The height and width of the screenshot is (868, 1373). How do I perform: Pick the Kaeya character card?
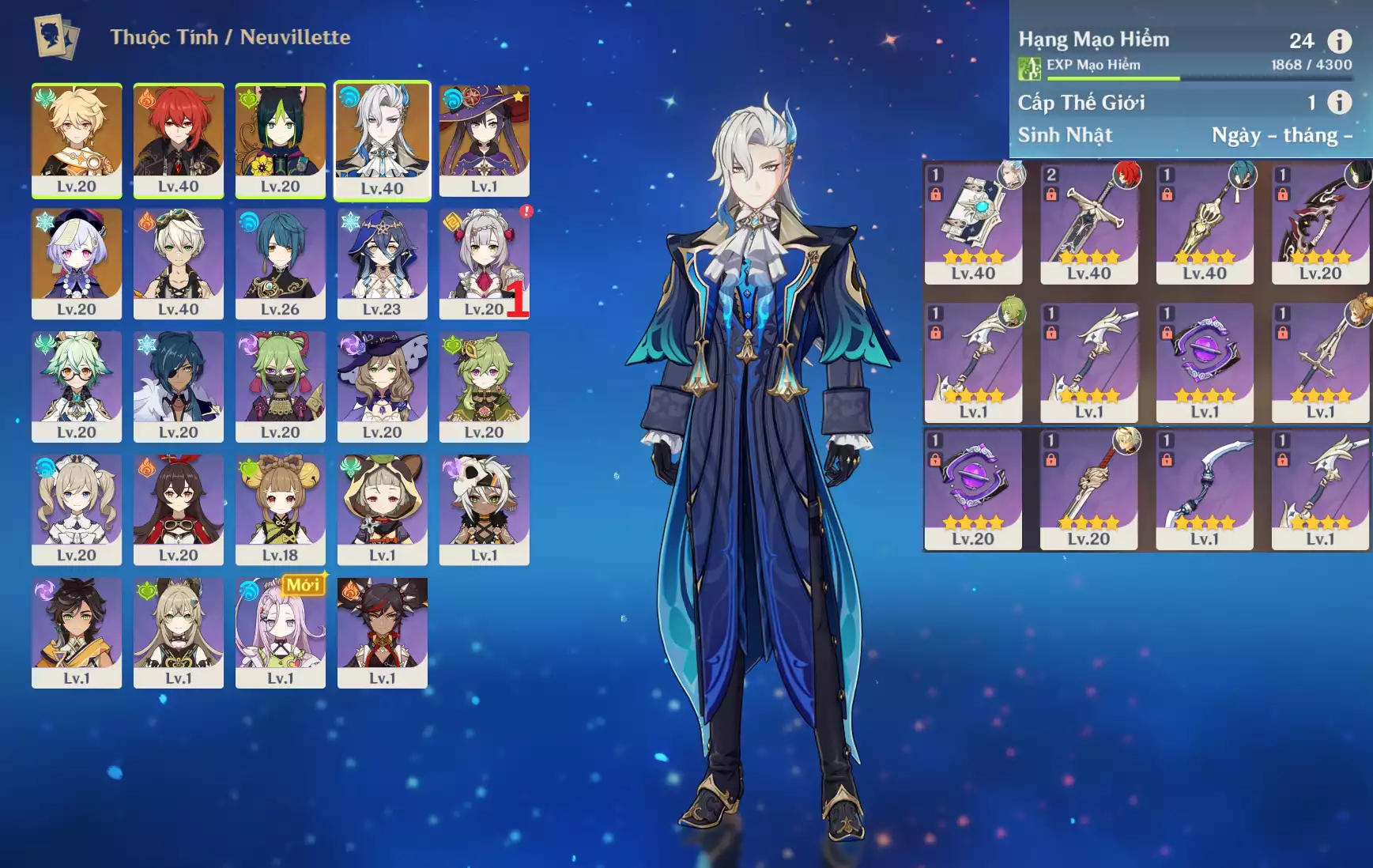[179, 387]
